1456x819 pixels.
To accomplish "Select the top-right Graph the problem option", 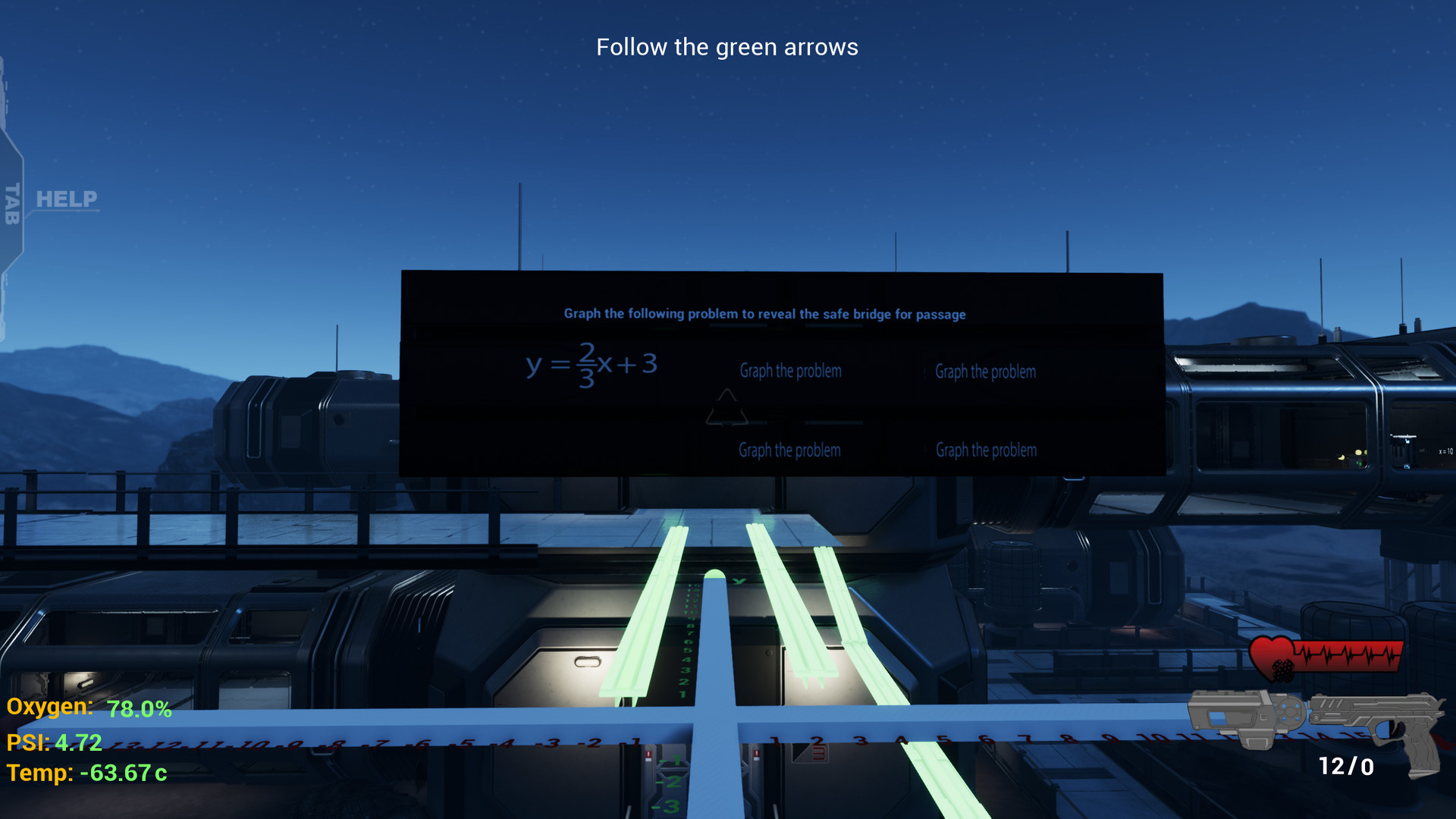I will coord(986,372).
